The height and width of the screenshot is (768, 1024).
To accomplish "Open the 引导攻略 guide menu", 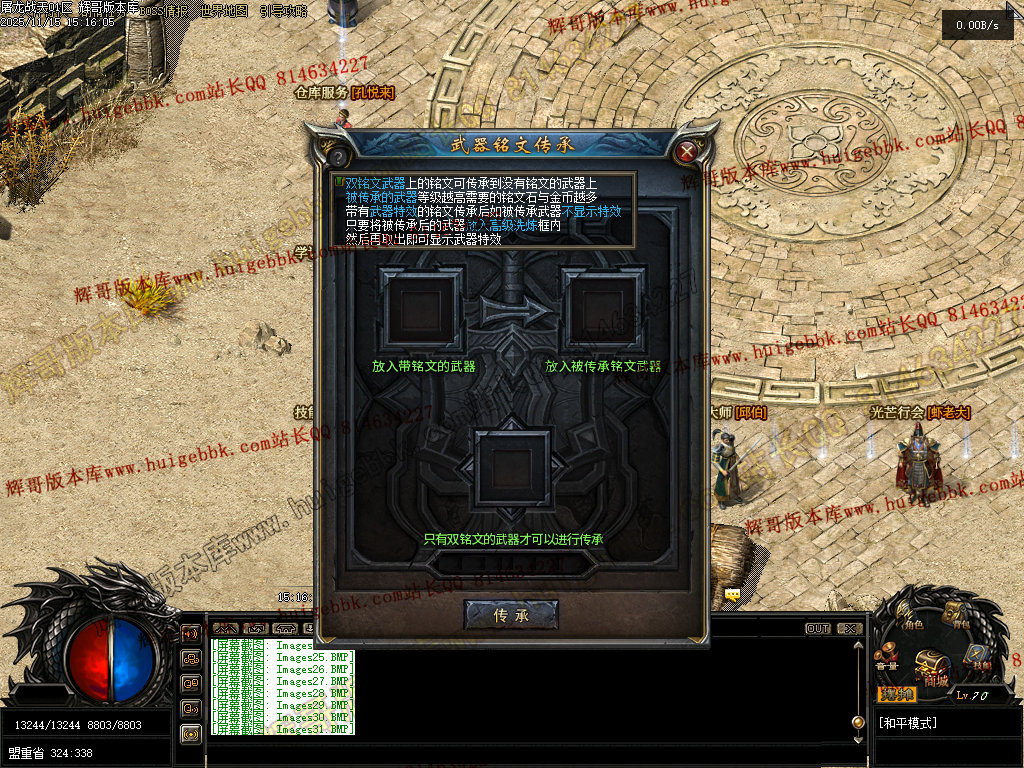I will click(x=284, y=11).
